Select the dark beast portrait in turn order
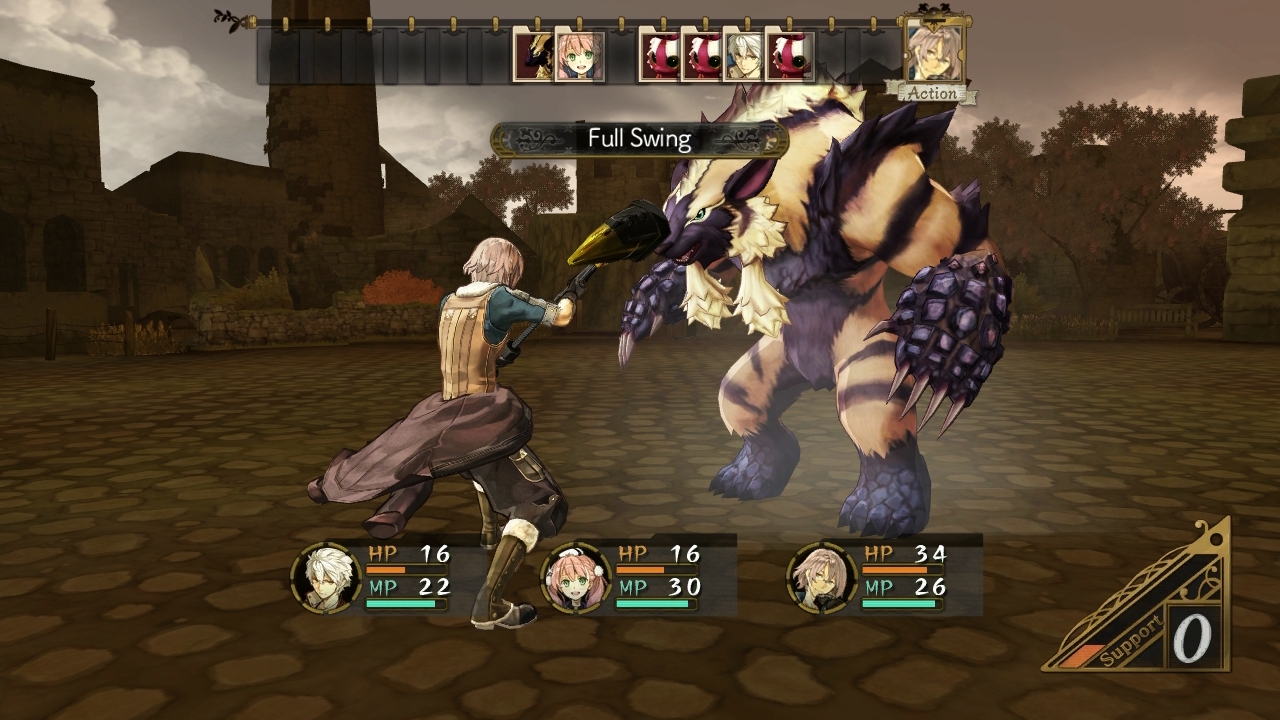The image size is (1280, 720). click(532, 56)
